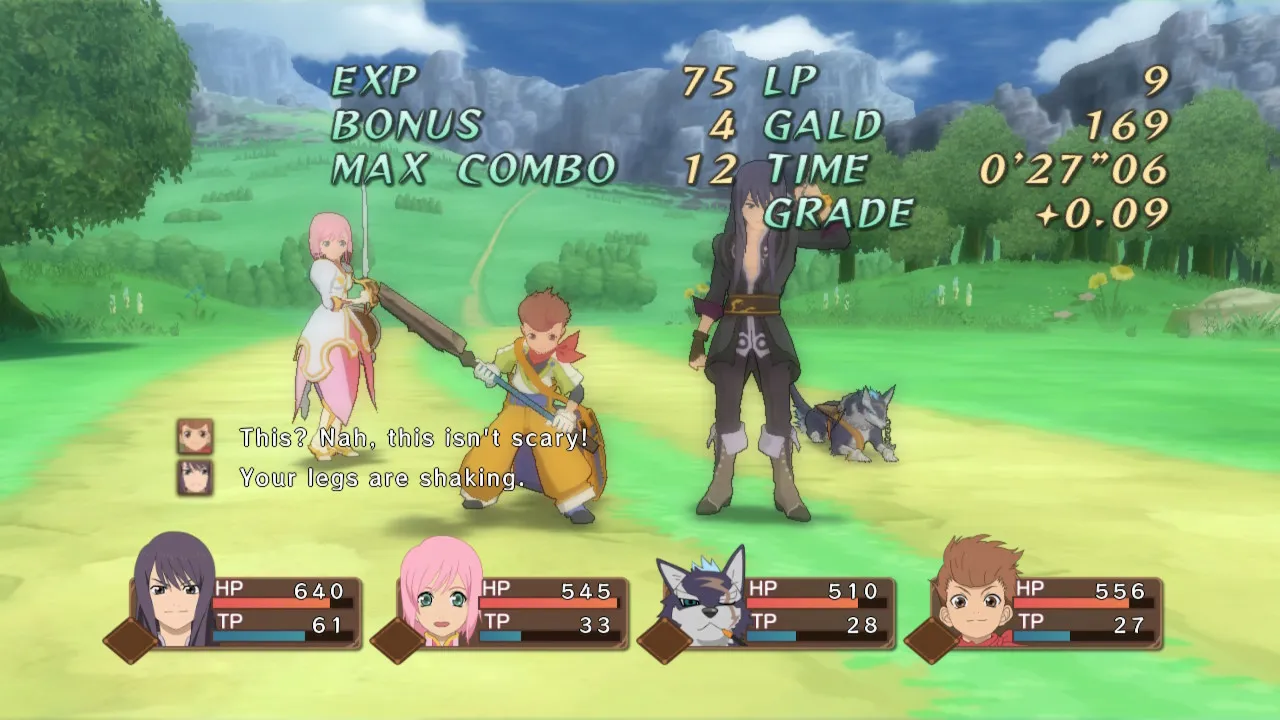Choose Estelle's pink-haired party portrait
1280x720 pixels.
click(x=440, y=592)
